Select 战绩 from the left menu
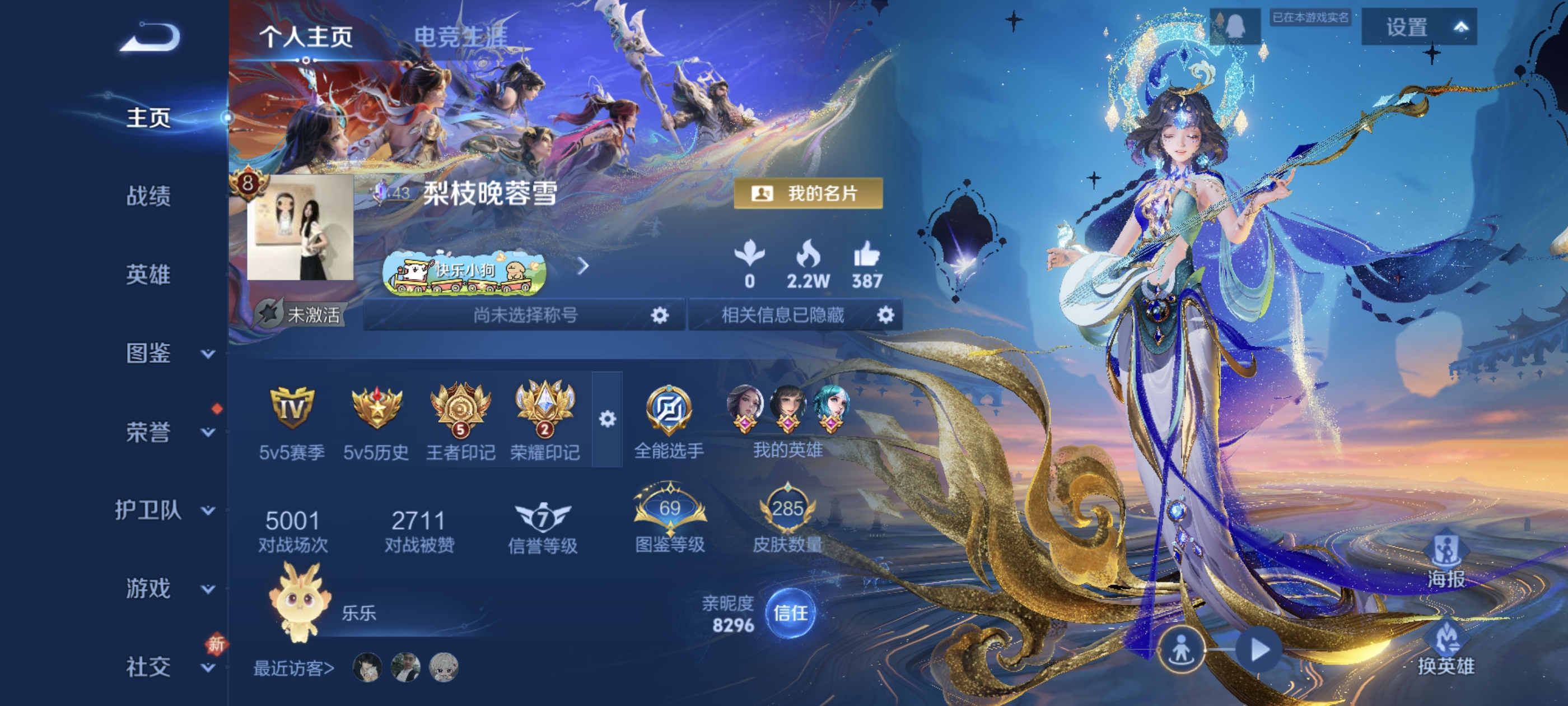 [x=148, y=197]
